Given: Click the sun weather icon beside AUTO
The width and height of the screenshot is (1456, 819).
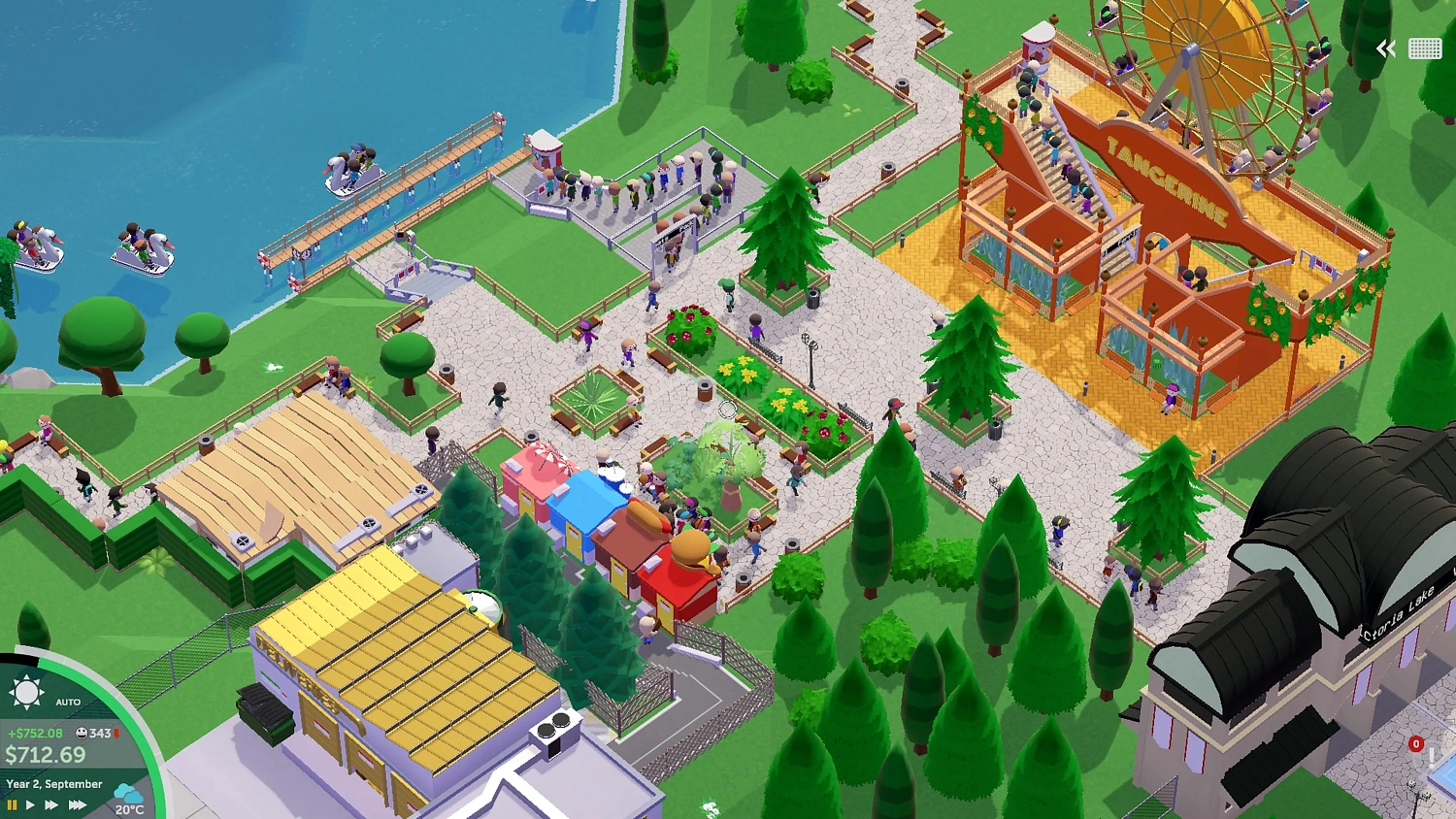Looking at the screenshot, I should click(x=27, y=691).
